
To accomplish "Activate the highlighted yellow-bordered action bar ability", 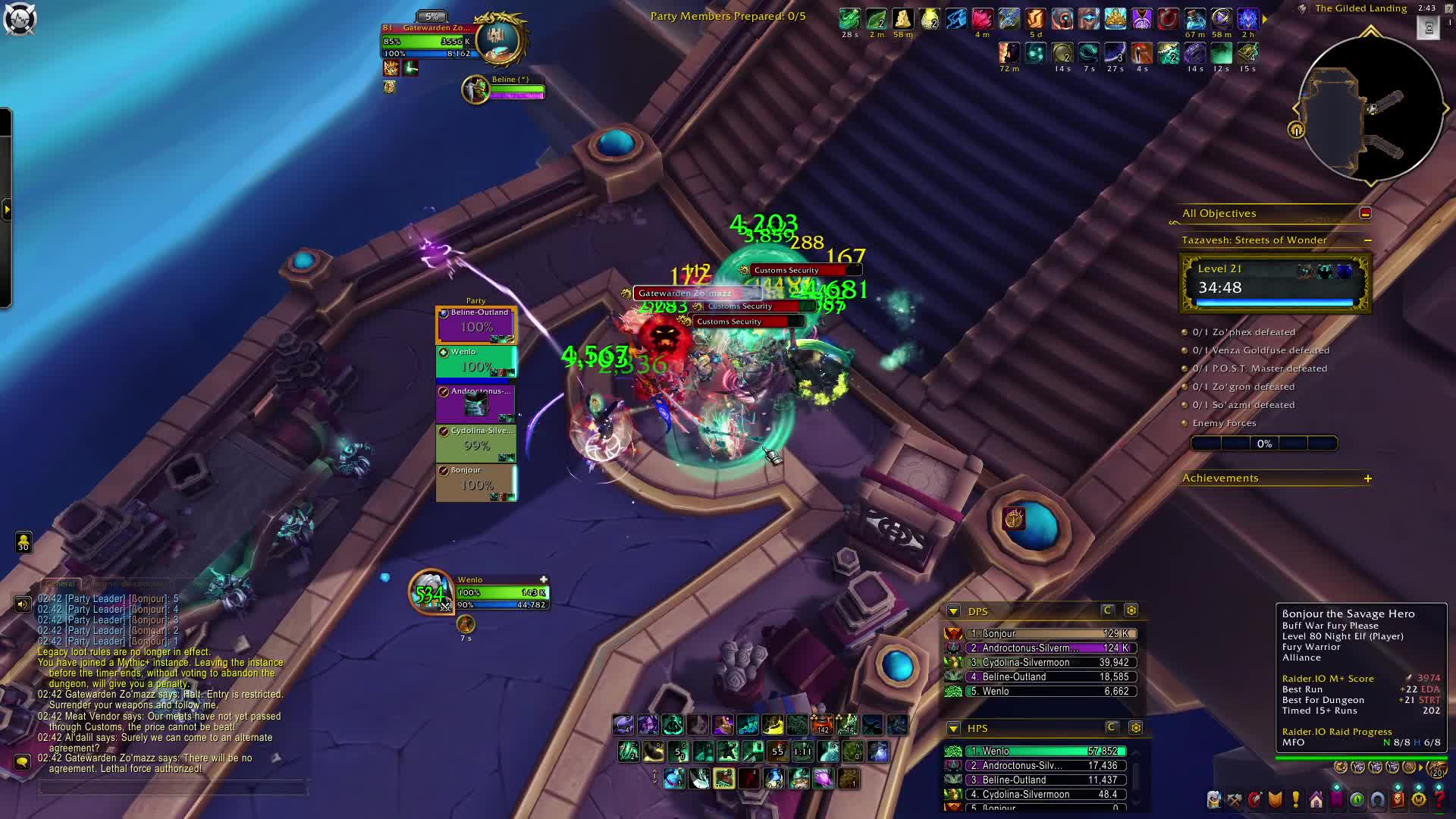I will tap(723, 779).
